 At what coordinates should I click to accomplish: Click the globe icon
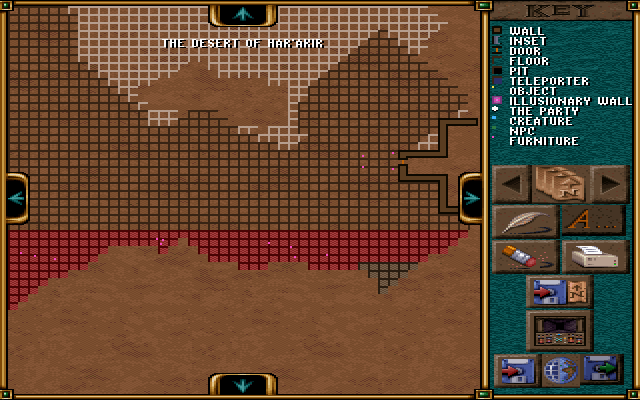coord(560,370)
